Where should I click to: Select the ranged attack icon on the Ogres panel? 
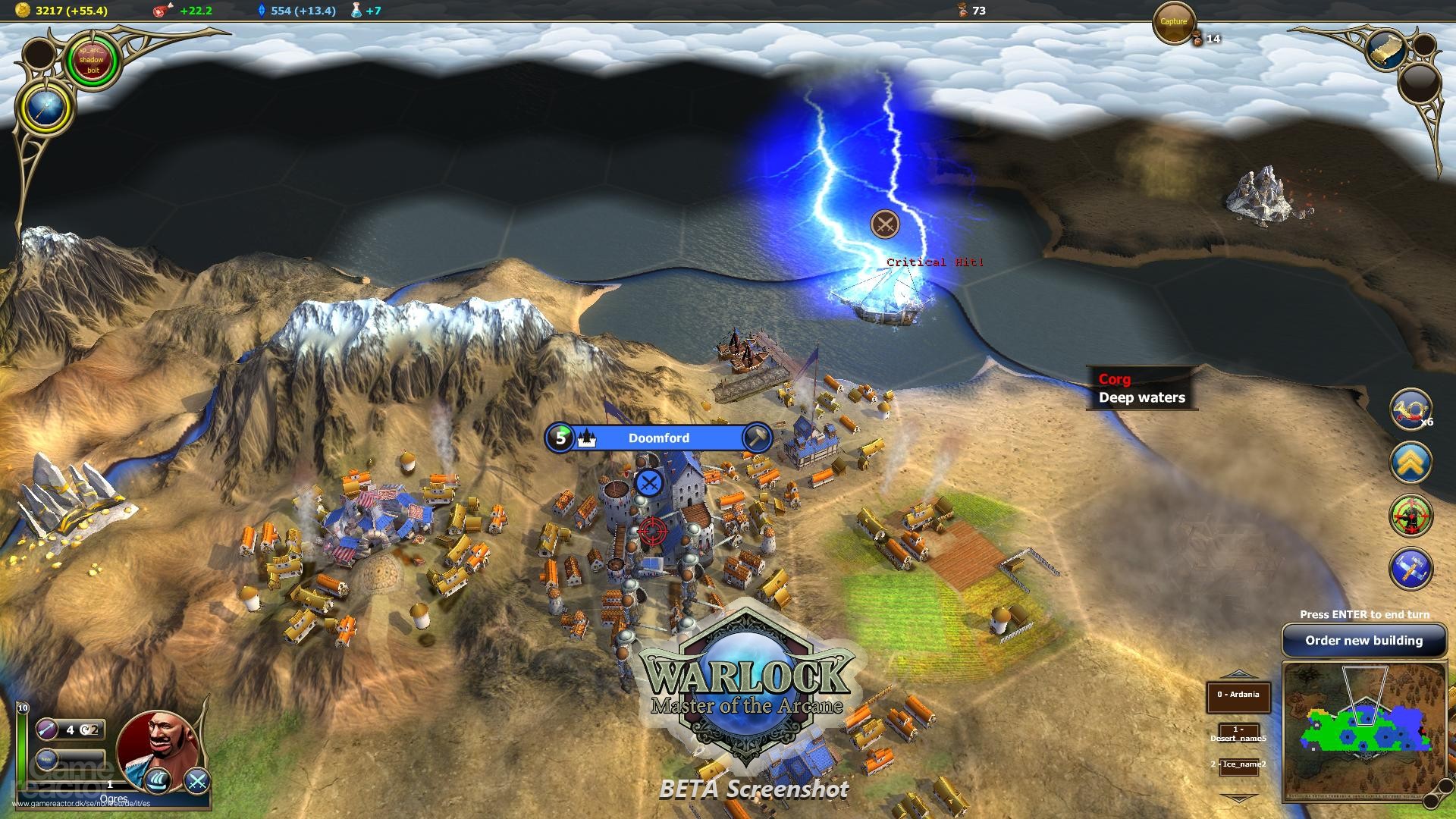[47, 730]
